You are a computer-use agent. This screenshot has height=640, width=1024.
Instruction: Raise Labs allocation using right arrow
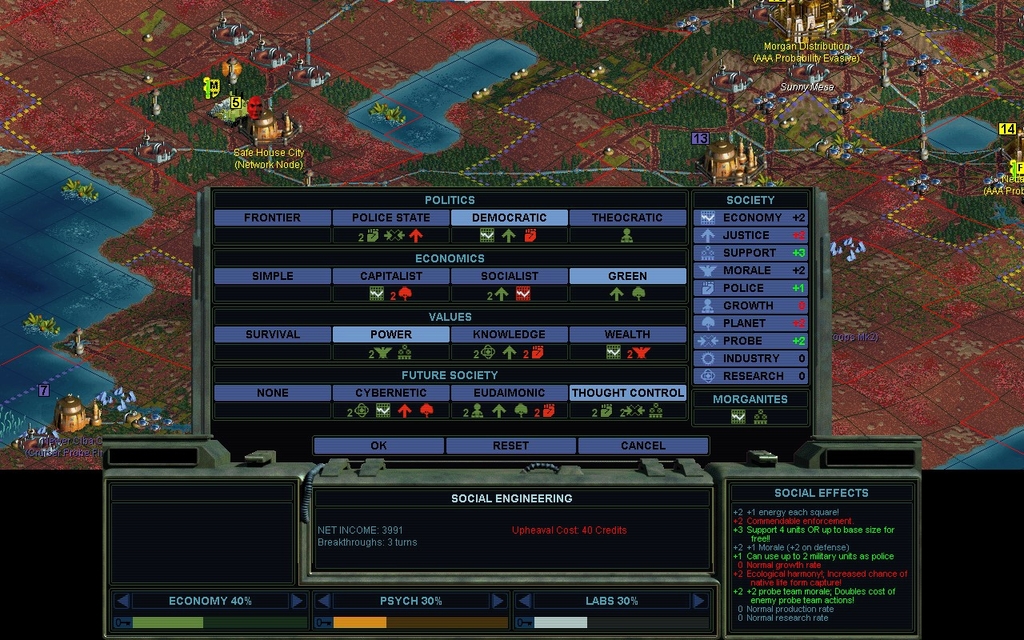(x=697, y=601)
